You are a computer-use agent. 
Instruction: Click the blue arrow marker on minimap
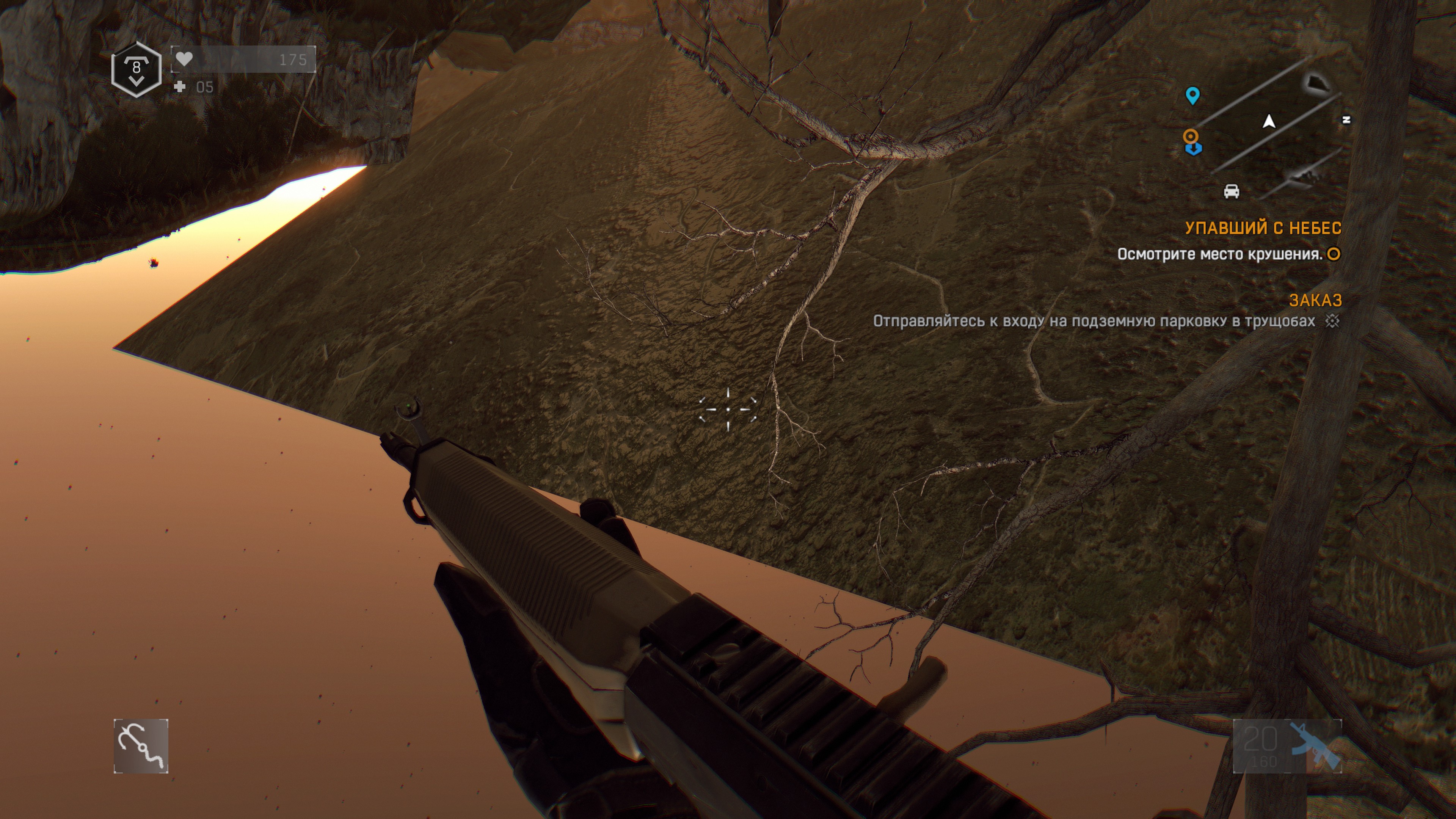click(x=1193, y=149)
